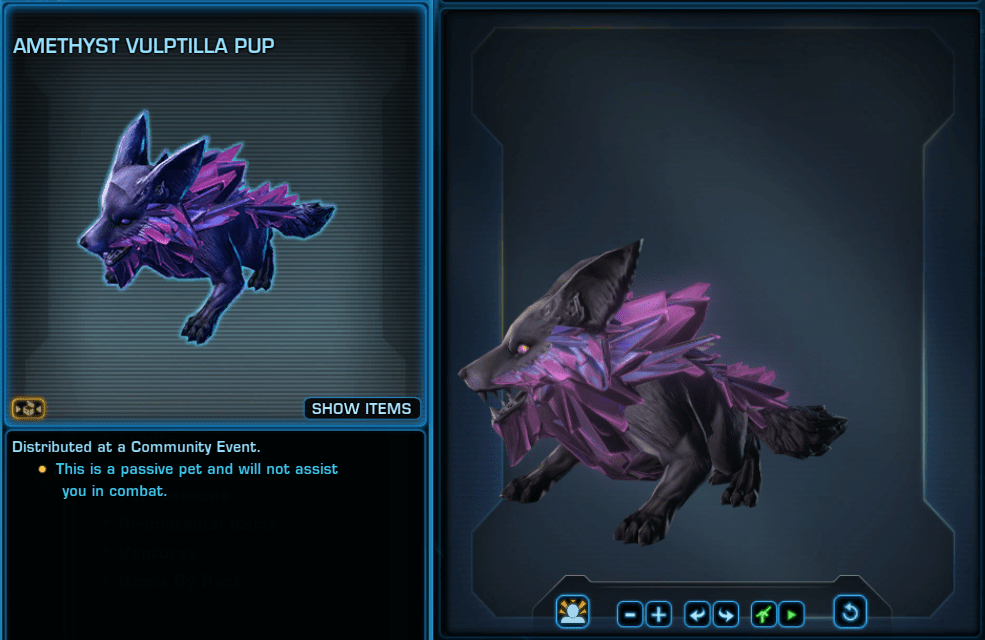The width and height of the screenshot is (985, 640).
Task: Rotate the pet preview right
Action: coord(725,614)
